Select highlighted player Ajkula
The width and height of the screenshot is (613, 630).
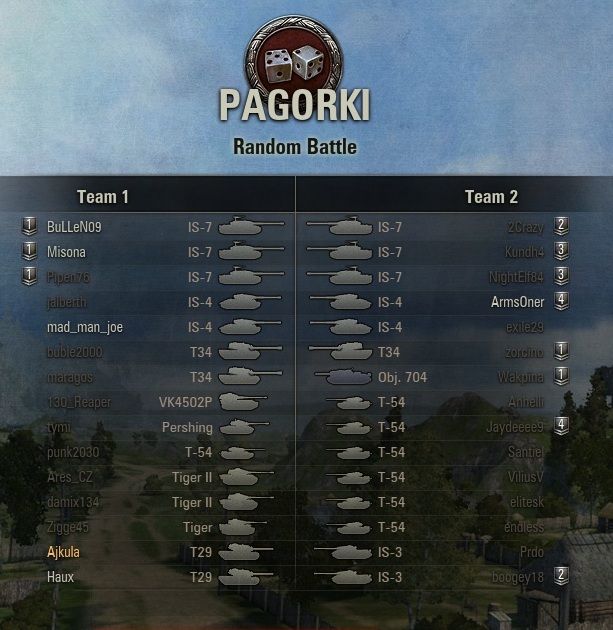click(x=63, y=552)
